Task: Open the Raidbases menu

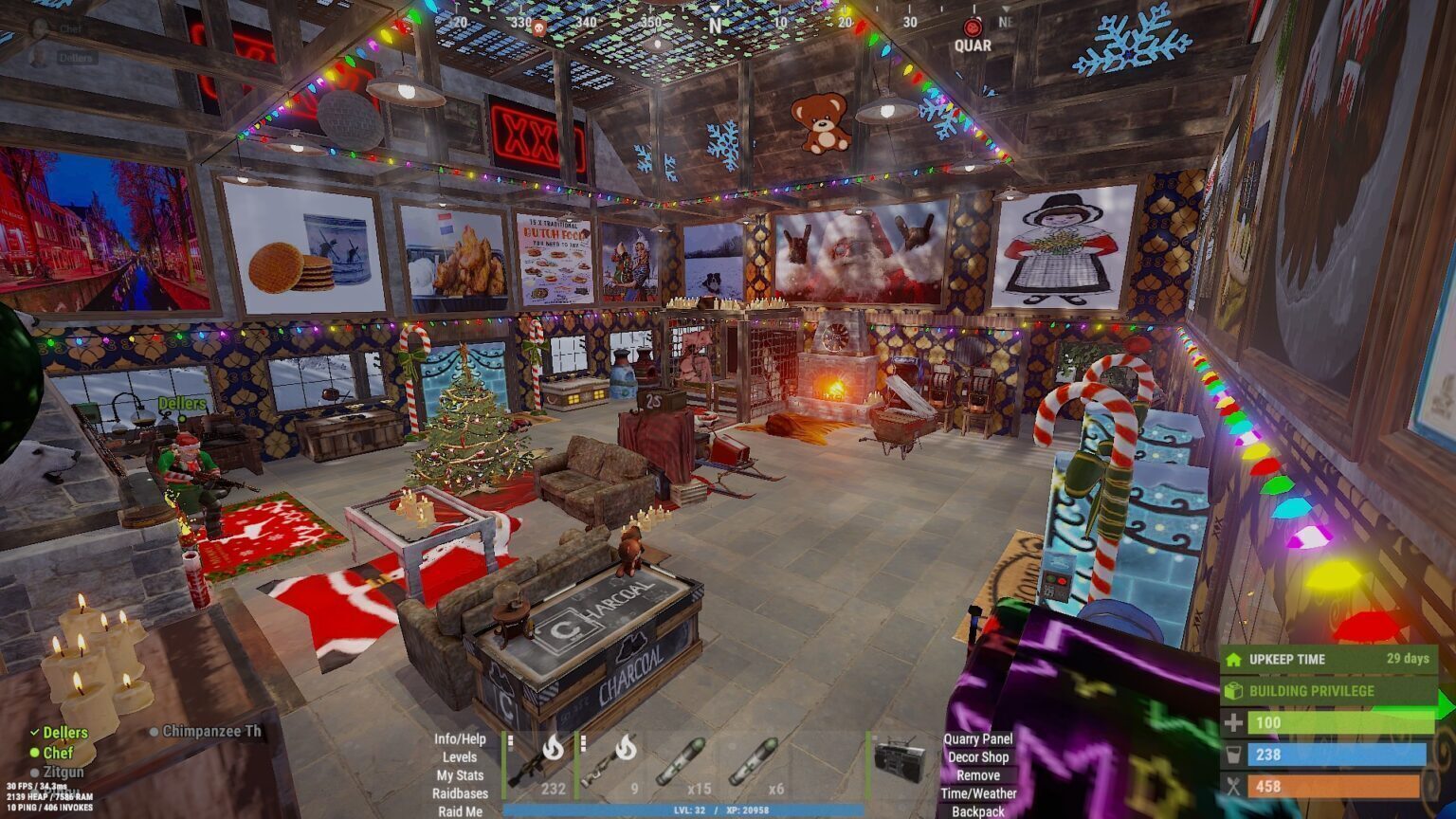Action: (x=460, y=793)
